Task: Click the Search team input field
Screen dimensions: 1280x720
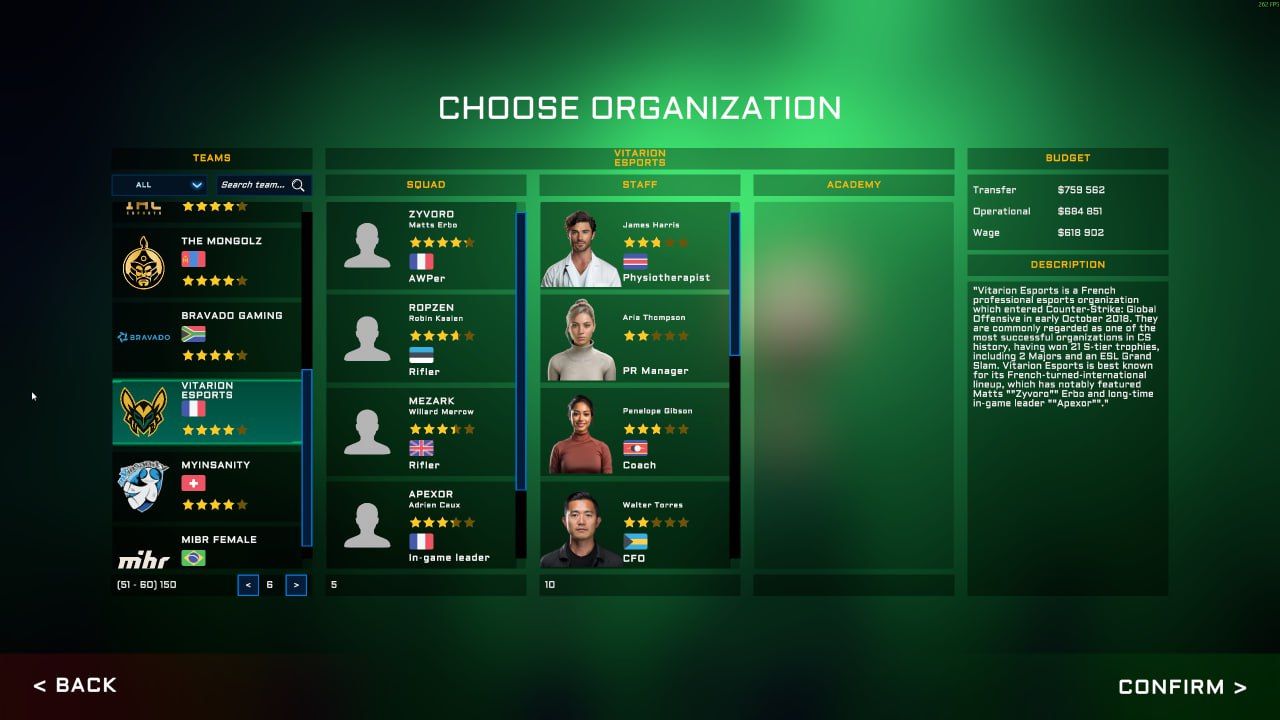Action: [255, 185]
